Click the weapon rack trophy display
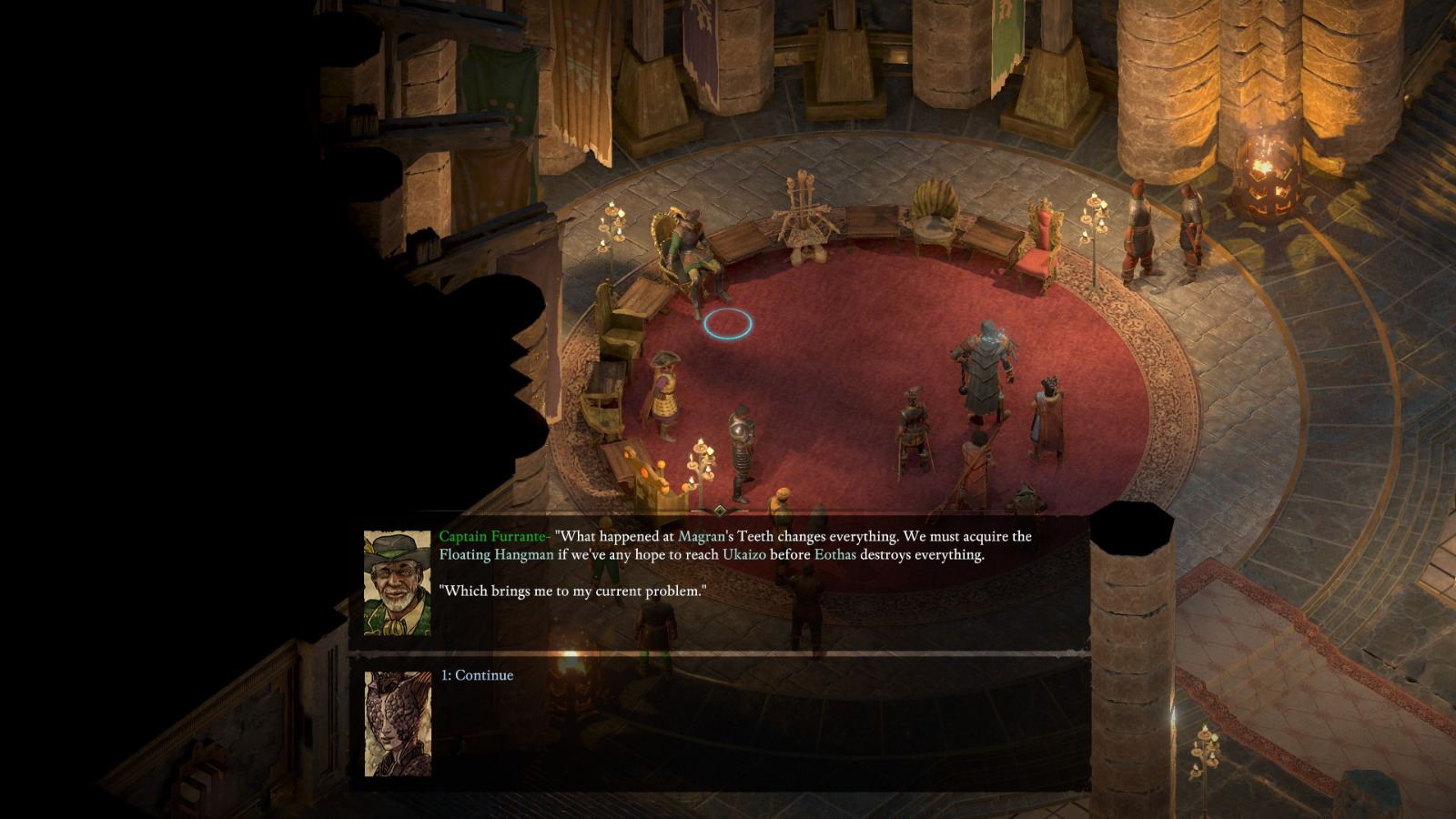 pos(804,218)
